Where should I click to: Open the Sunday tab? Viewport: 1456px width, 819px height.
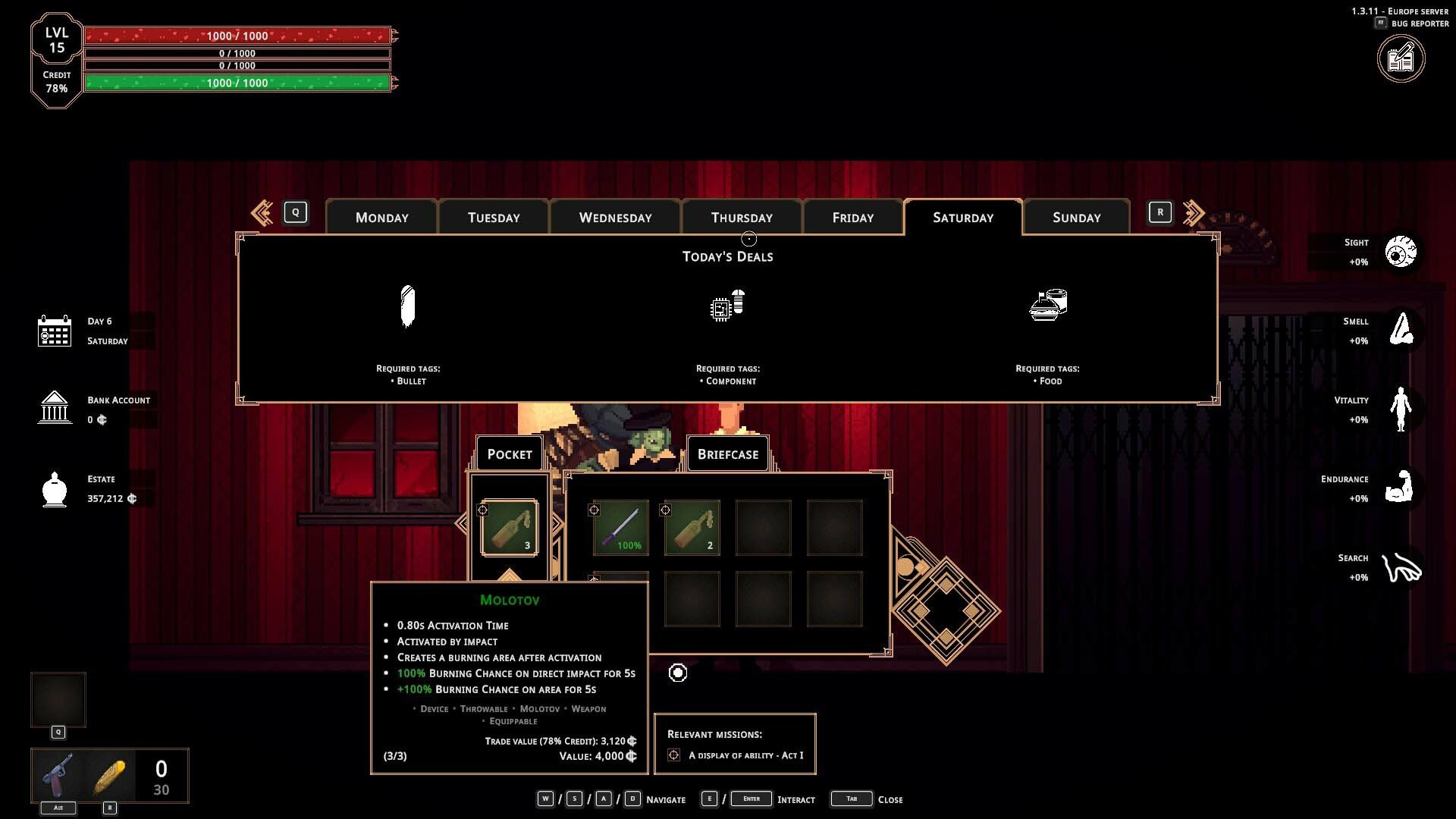pyautogui.click(x=1076, y=218)
